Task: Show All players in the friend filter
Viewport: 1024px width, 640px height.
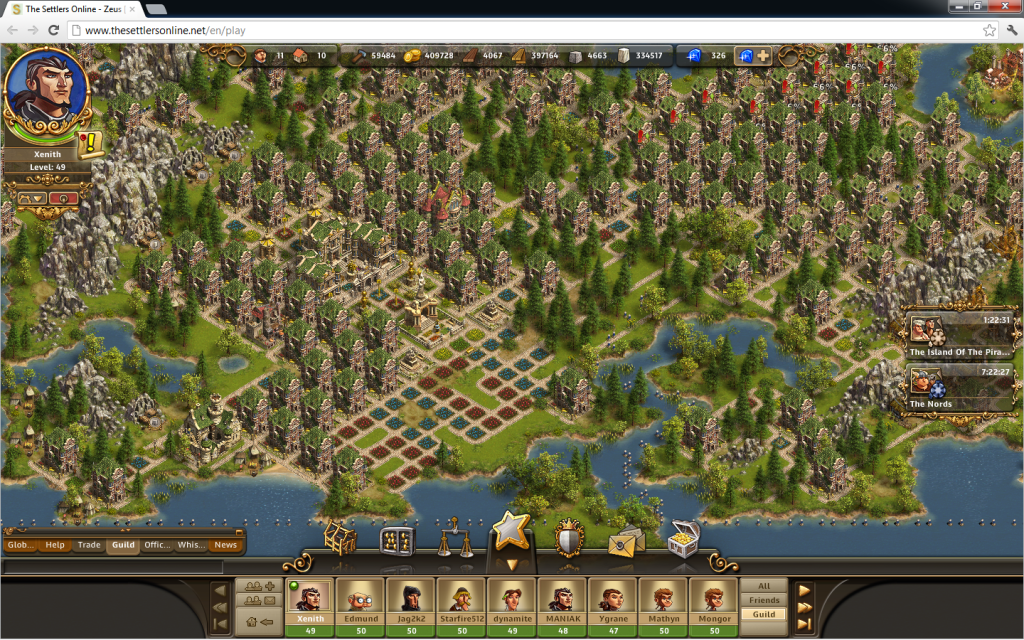Action: (764, 586)
